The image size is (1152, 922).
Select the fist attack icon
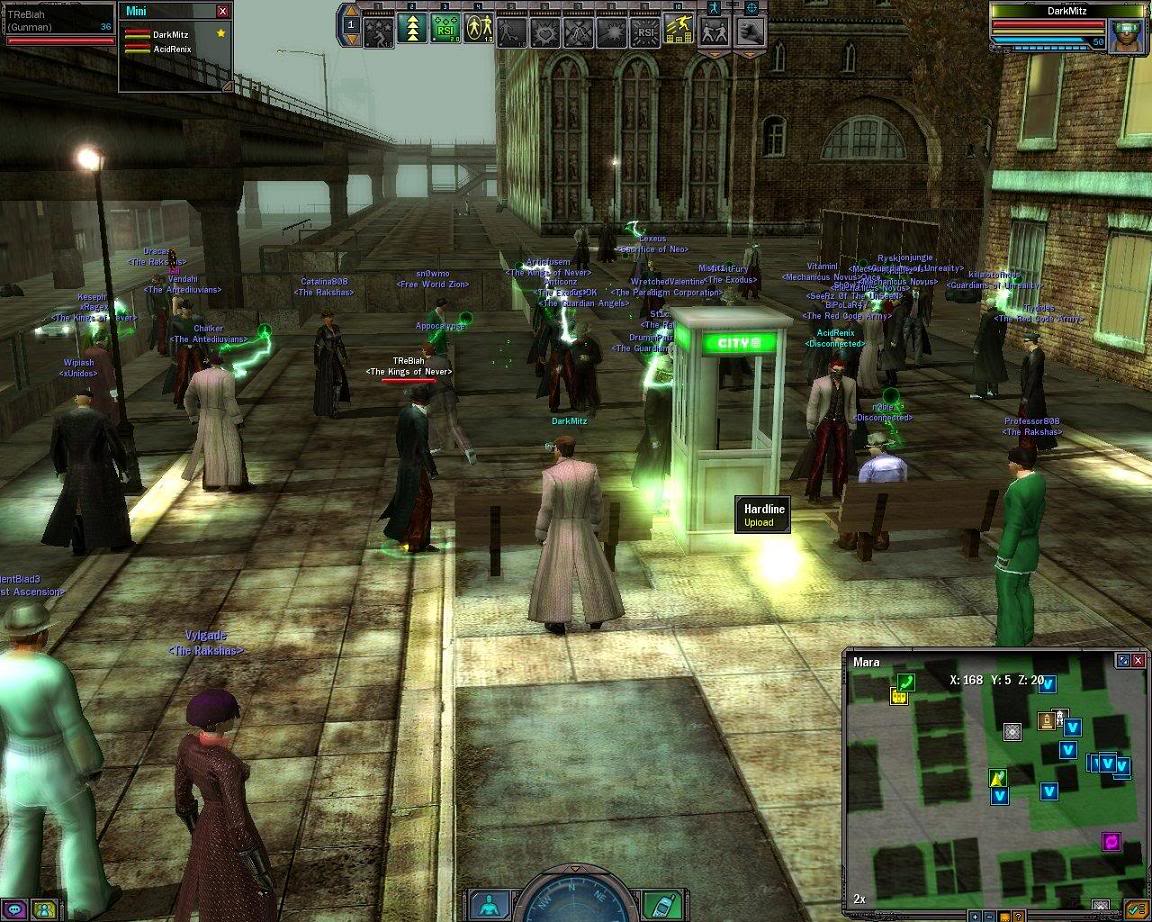point(751,30)
